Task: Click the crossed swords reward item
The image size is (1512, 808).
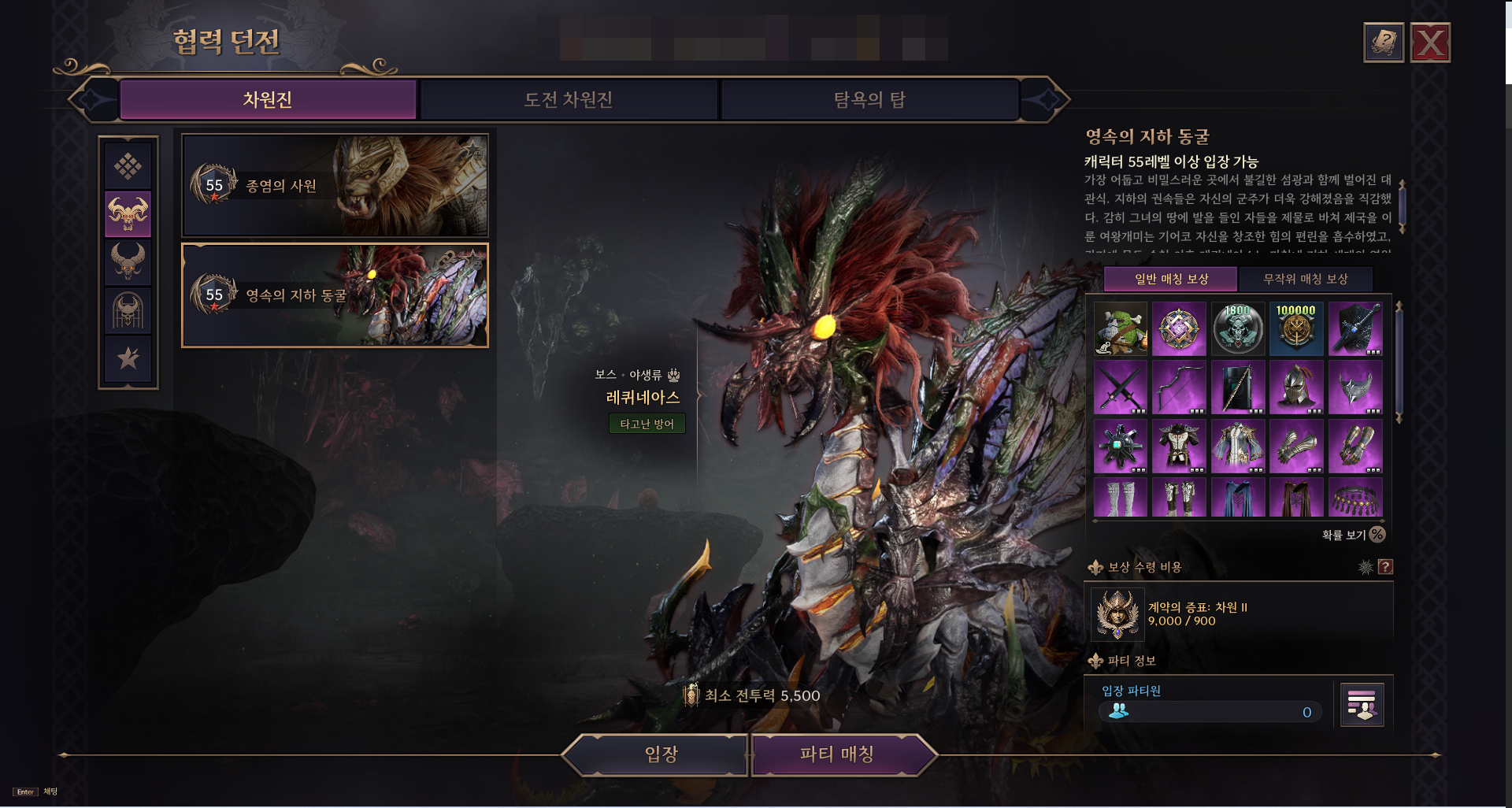Action: click(1120, 387)
